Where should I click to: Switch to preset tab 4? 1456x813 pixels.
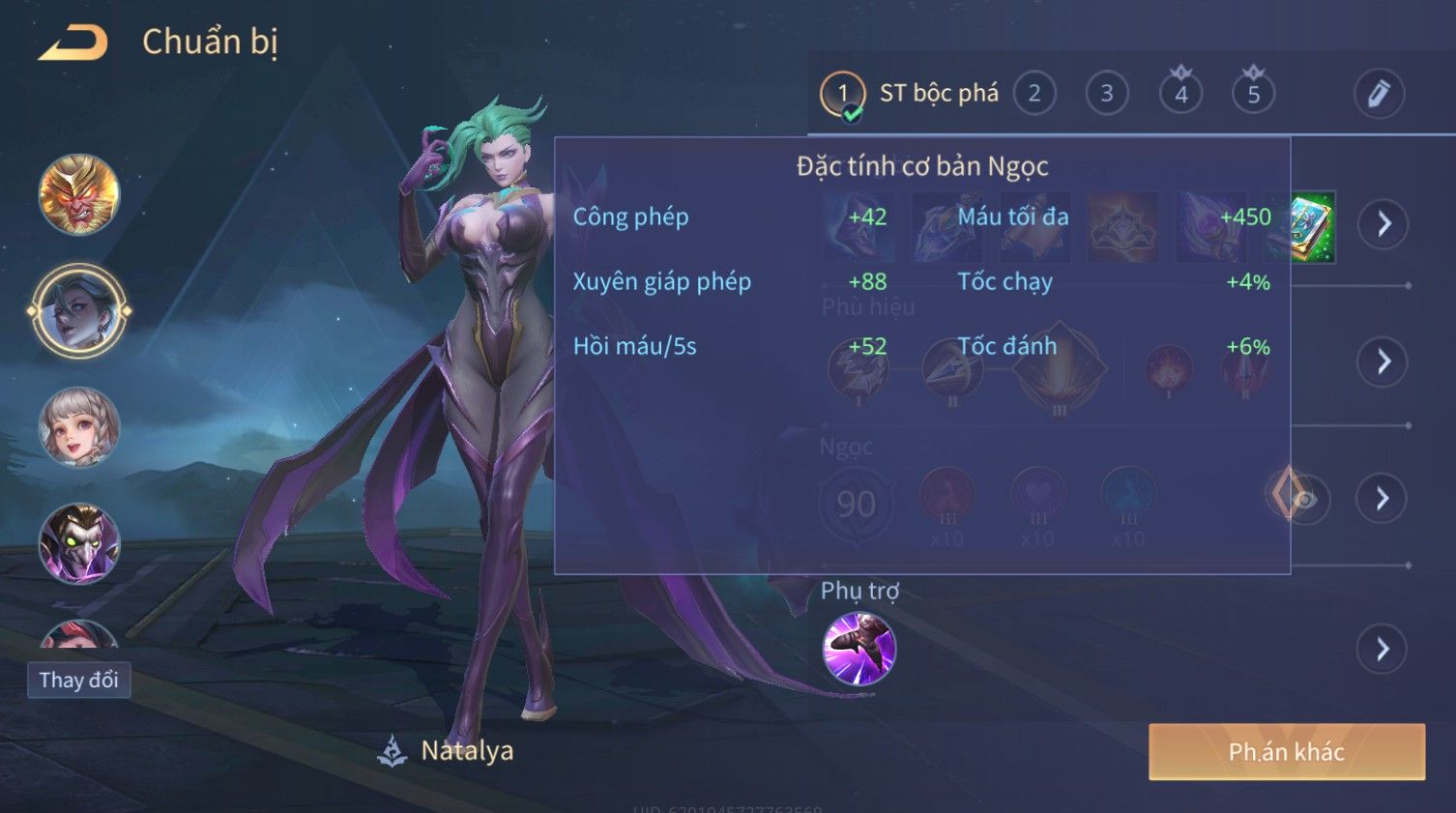pyautogui.click(x=1180, y=94)
